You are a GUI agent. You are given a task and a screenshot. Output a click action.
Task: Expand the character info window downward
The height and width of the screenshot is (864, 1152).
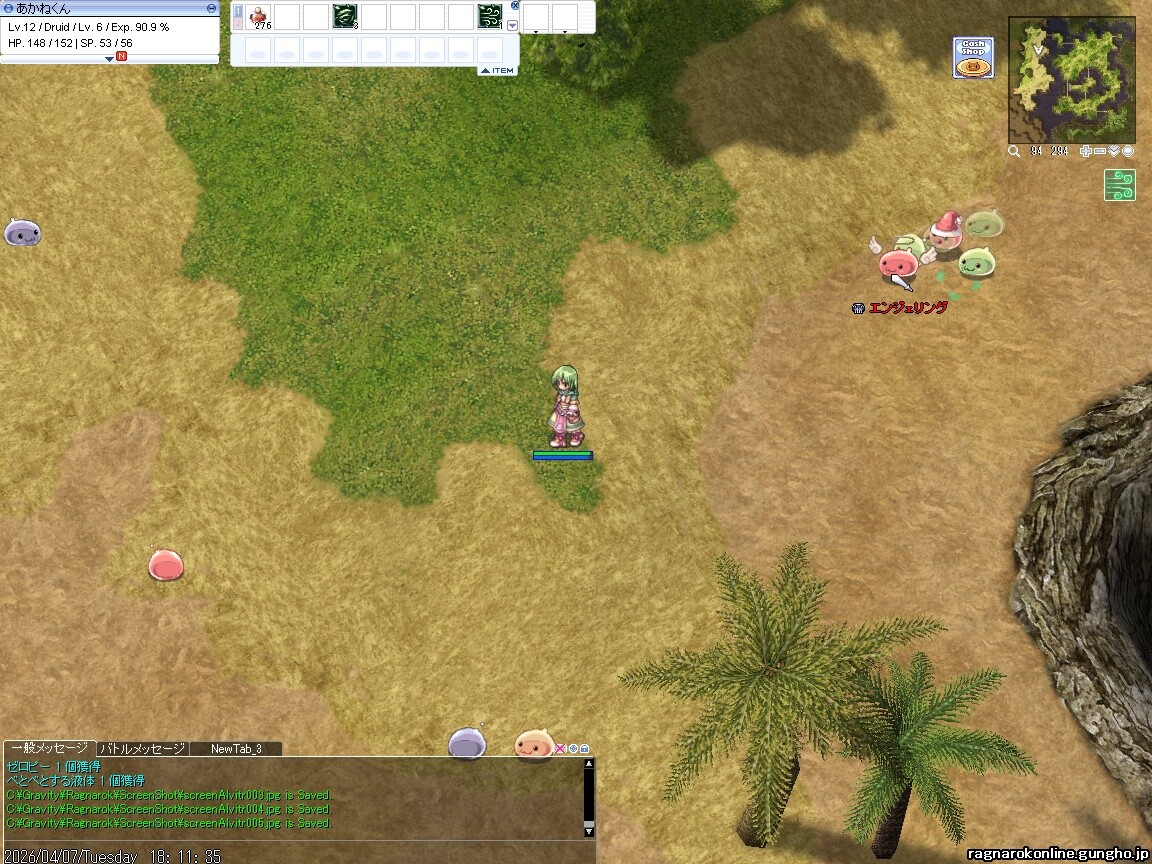(x=110, y=59)
